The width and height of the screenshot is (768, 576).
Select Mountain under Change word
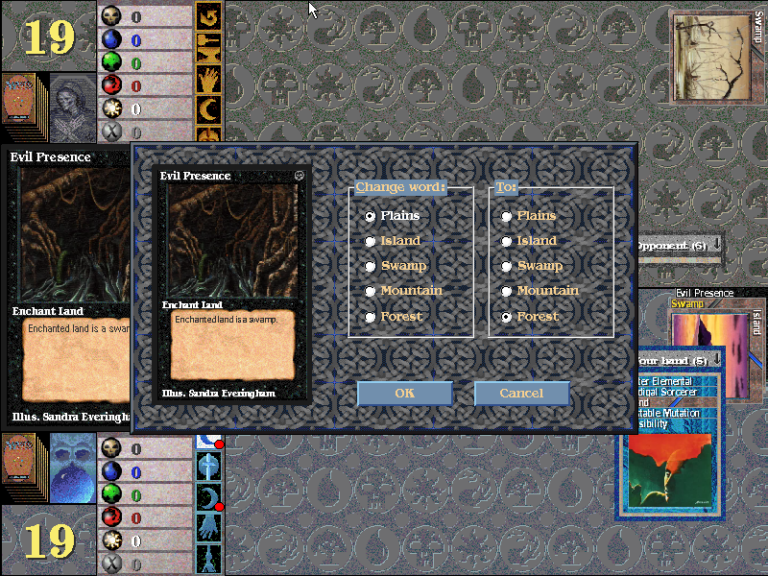point(370,291)
